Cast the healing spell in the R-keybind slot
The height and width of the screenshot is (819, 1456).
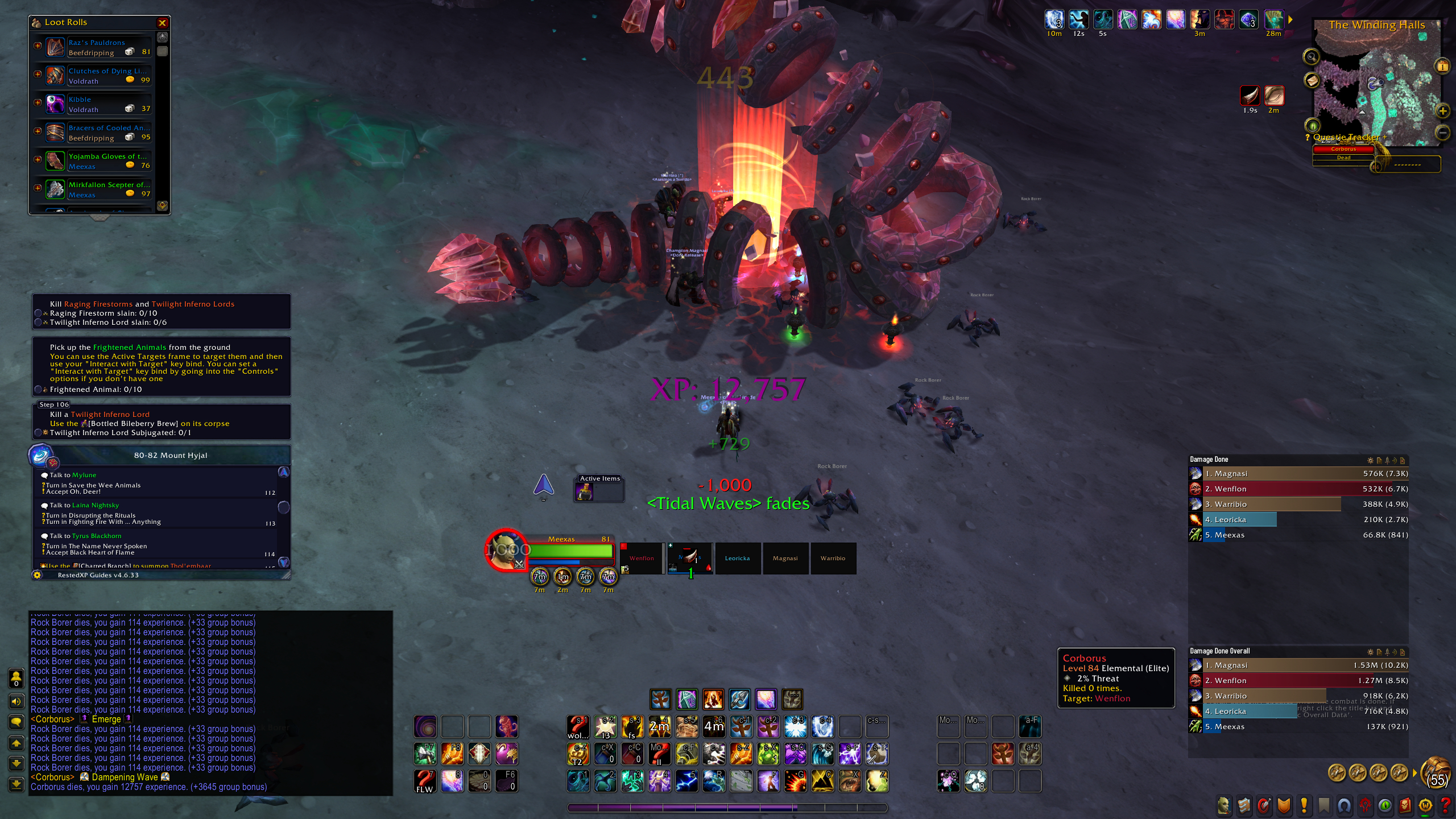coord(714,781)
